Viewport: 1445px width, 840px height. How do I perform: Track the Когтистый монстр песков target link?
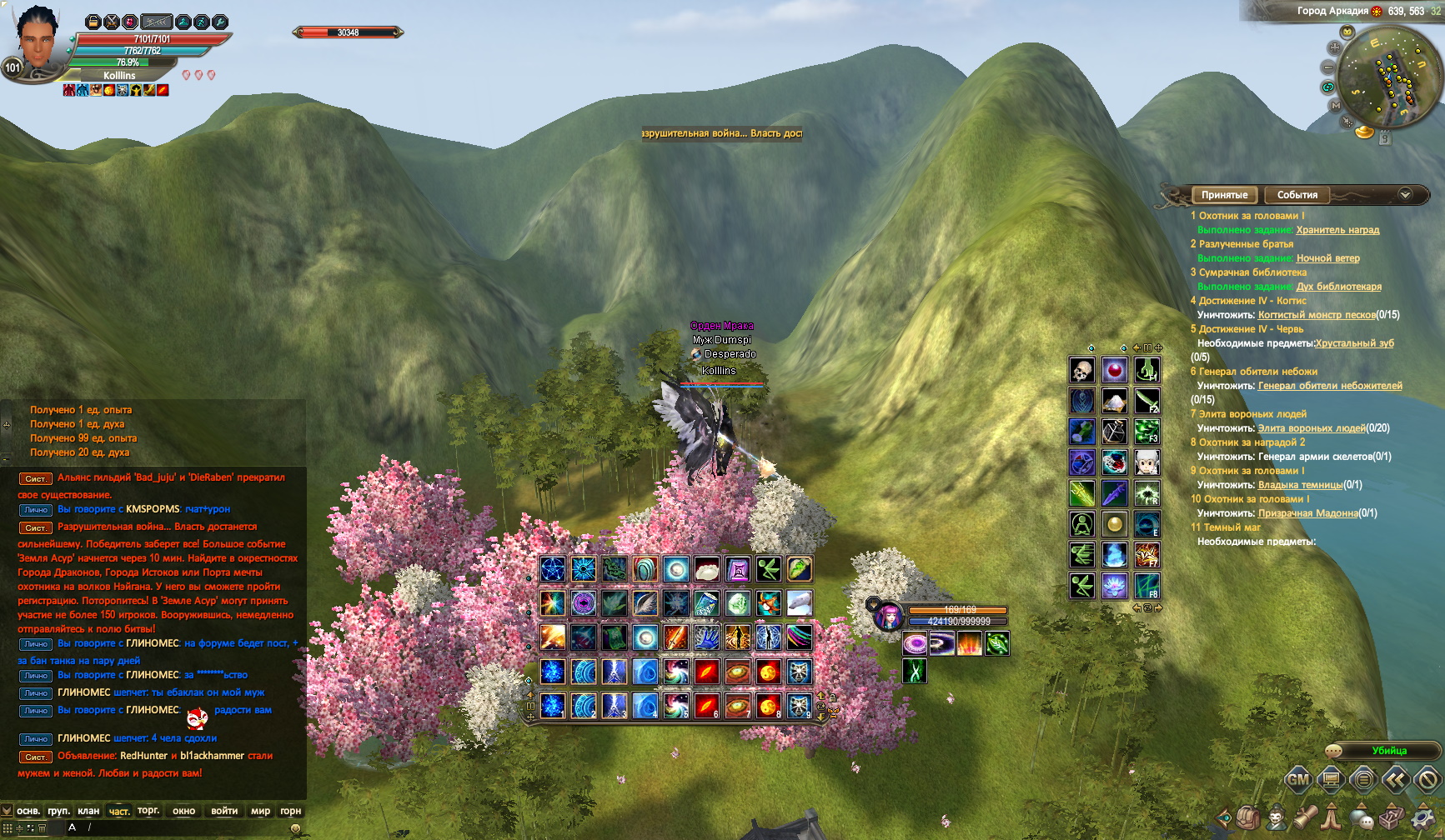pyautogui.click(x=1316, y=315)
